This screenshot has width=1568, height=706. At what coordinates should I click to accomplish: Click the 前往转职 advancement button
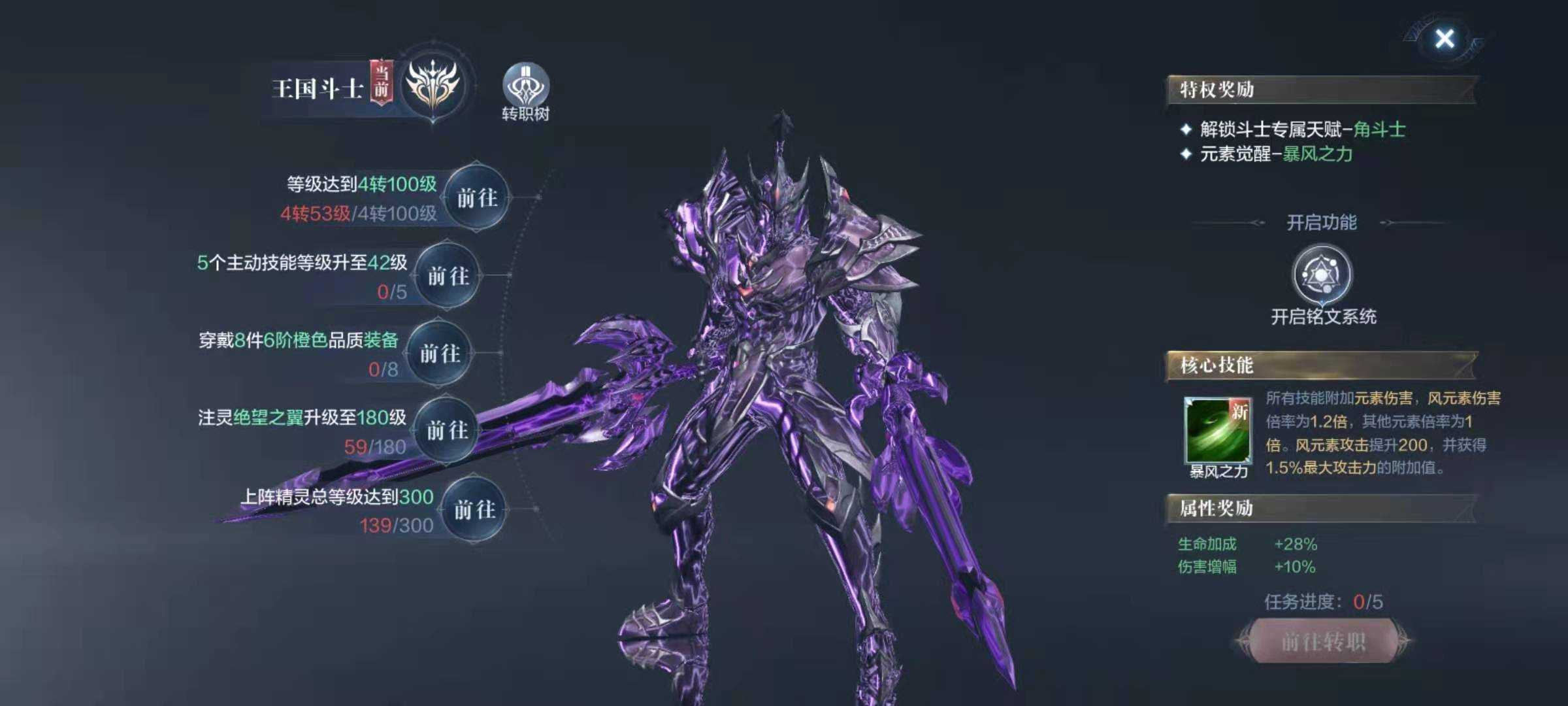[x=1323, y=641]
